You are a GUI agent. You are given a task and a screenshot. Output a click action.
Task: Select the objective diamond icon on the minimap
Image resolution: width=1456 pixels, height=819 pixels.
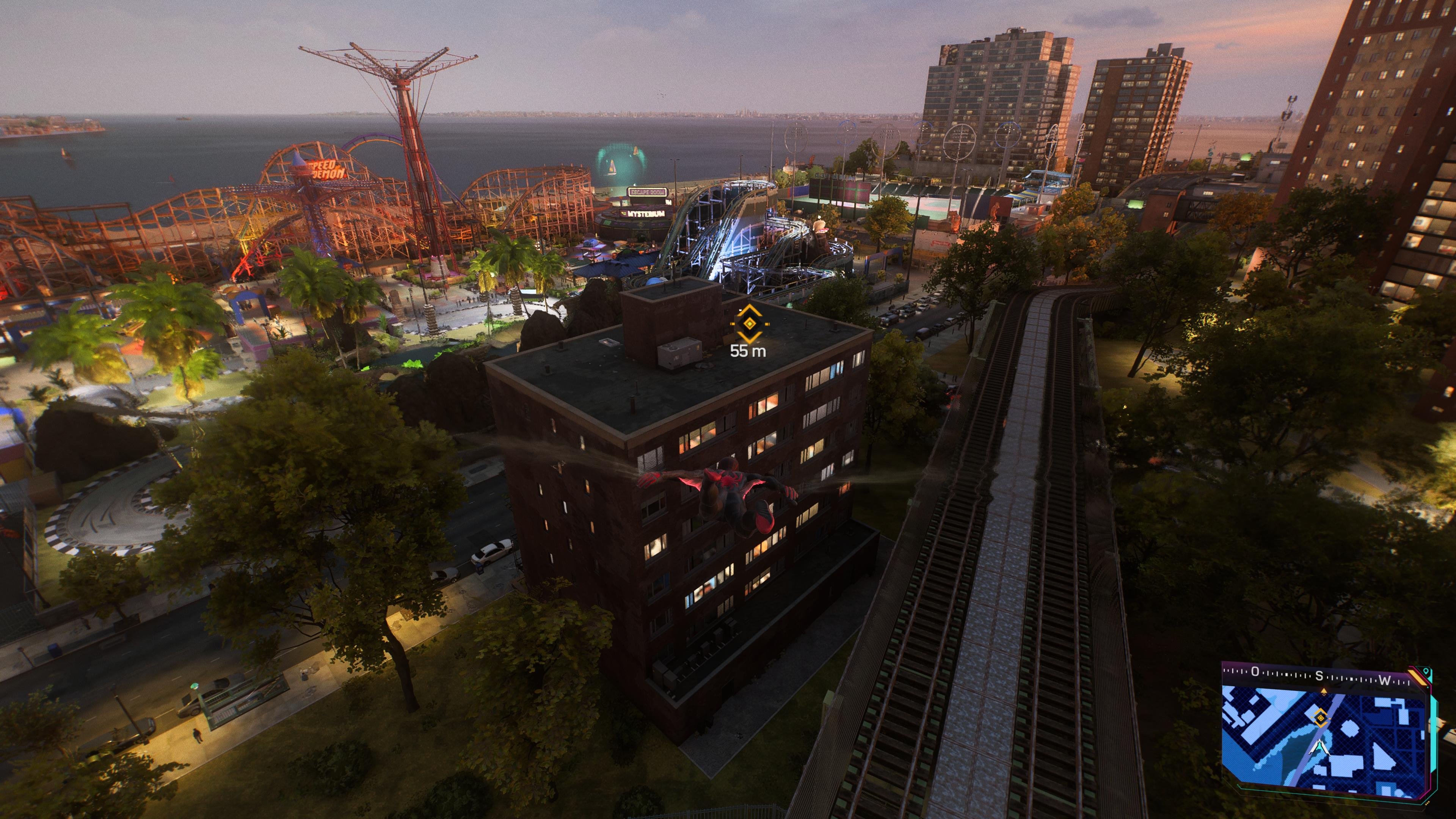[x=1320, y=718]
